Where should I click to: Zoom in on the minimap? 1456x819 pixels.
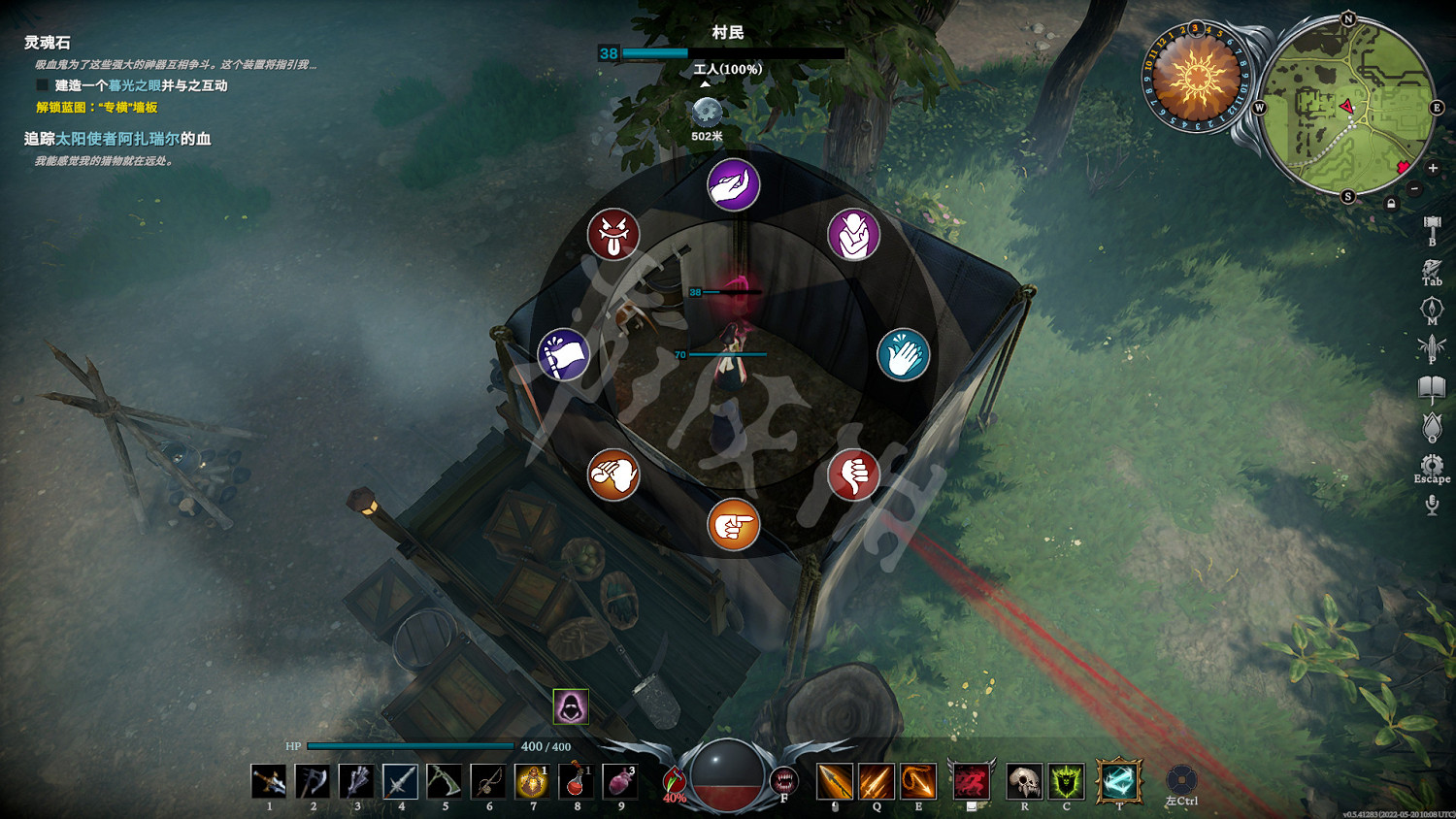pos(1432,168)
